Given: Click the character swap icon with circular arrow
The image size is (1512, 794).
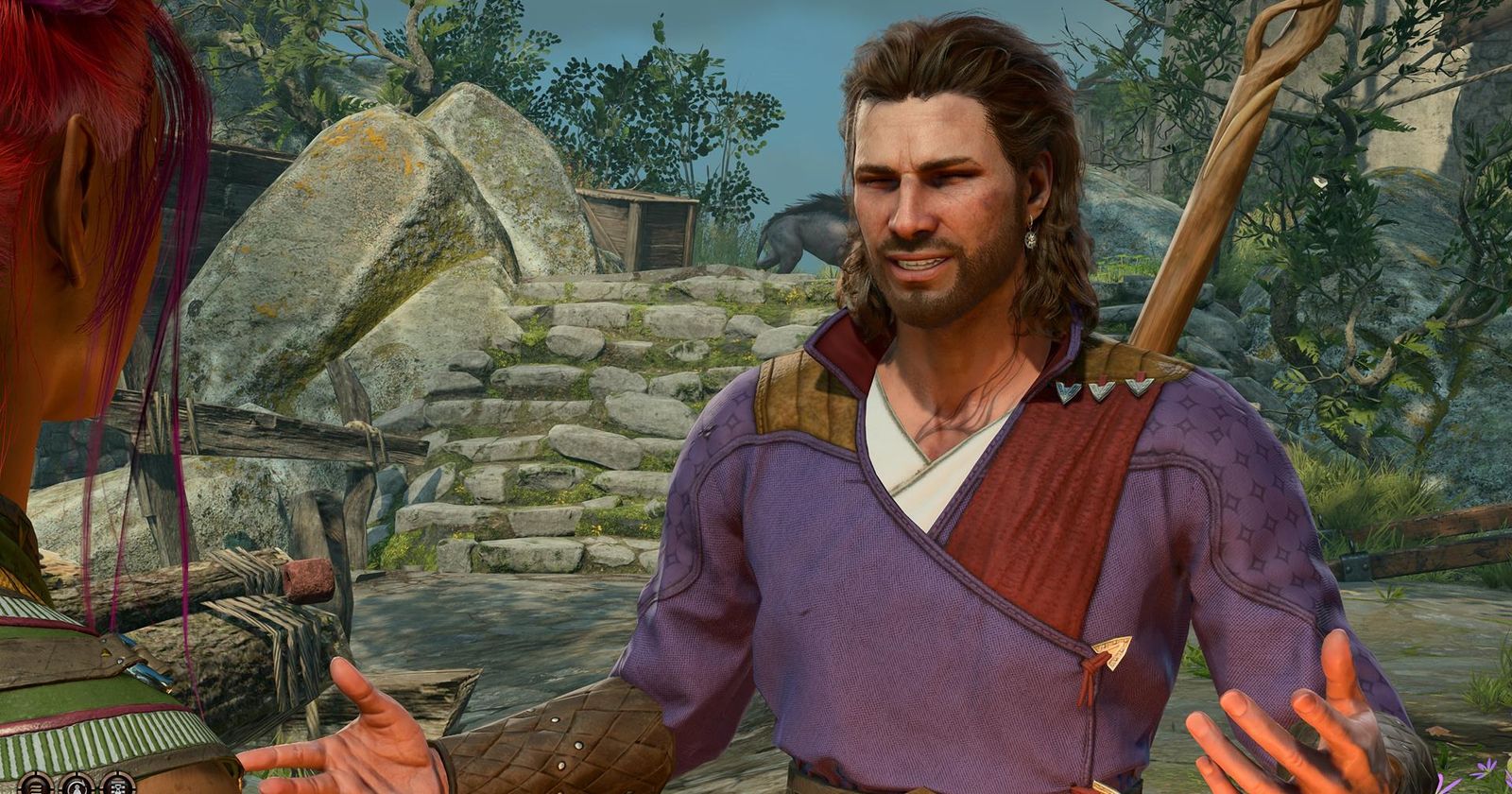Looking at the screenshot, I should [x=77, y=788].
